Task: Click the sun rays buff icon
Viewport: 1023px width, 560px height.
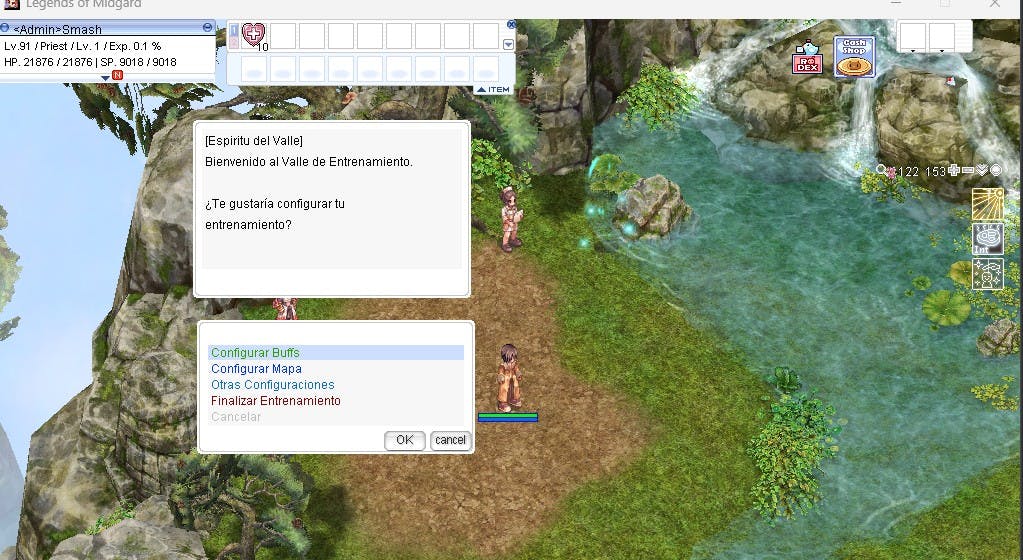Action: 987,204
